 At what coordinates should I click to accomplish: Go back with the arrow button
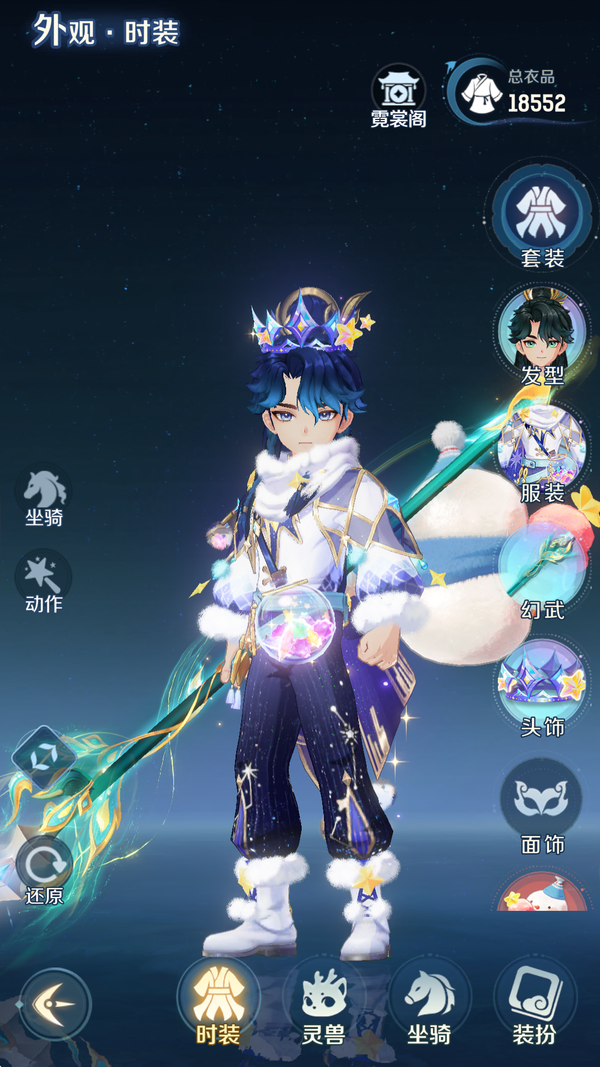coord(55,1002)
